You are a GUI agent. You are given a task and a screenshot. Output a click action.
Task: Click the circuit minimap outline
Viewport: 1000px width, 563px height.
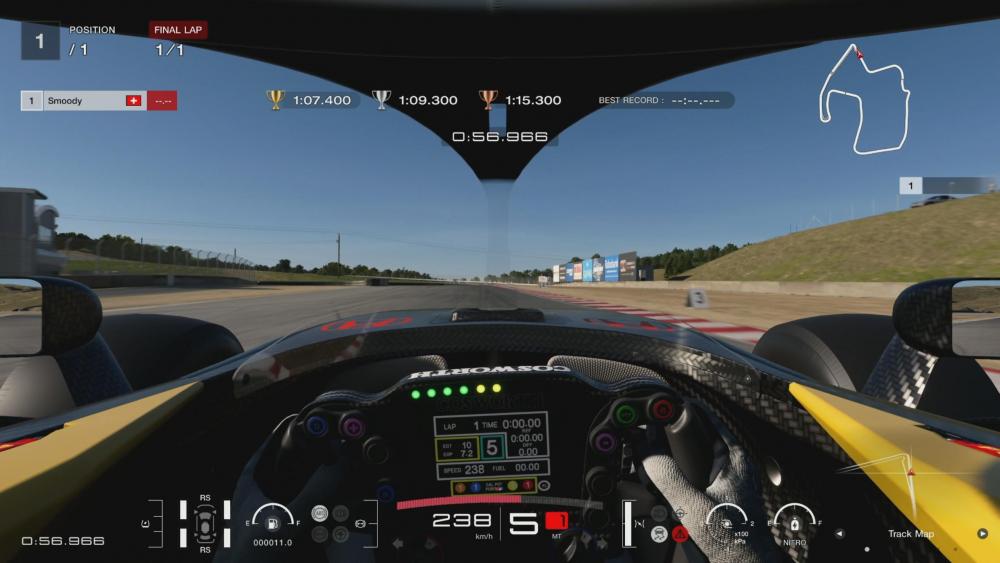point(864,100)
